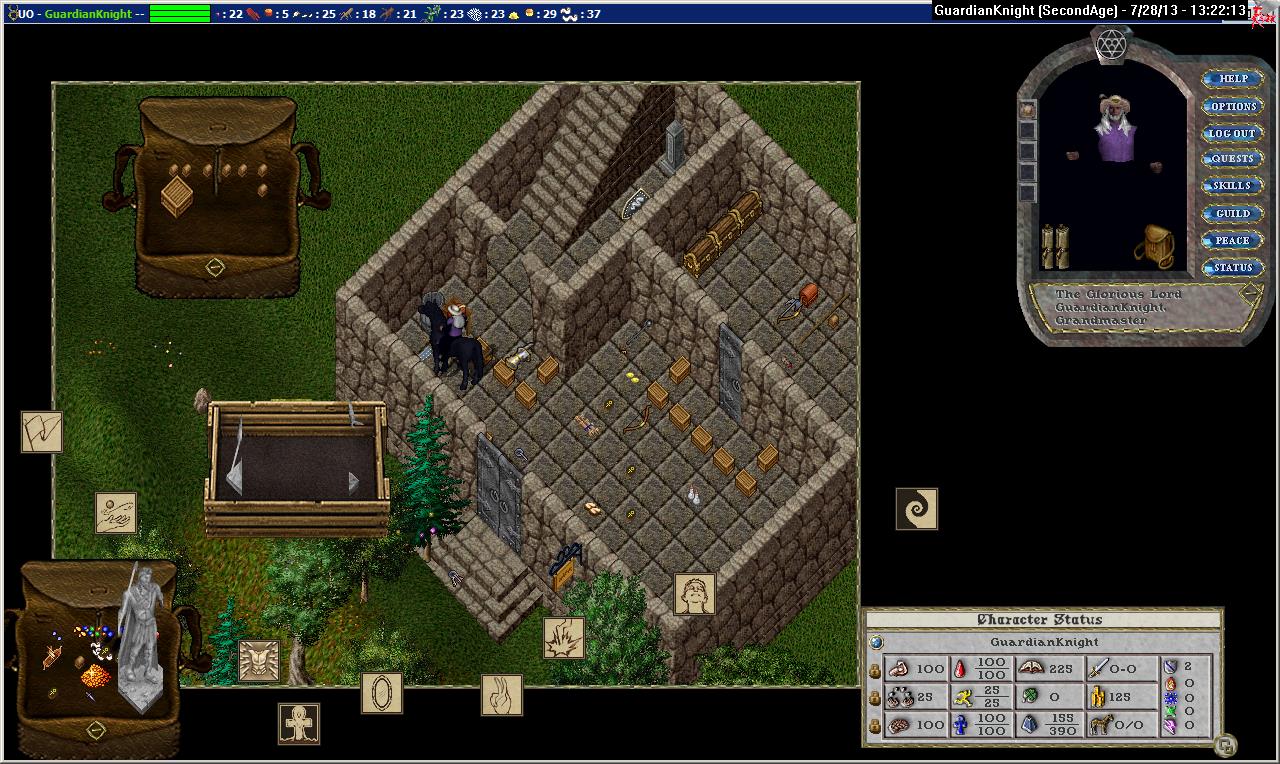Show the SKILLS list
The image size is (1280, 764).
pos(1232,186)
